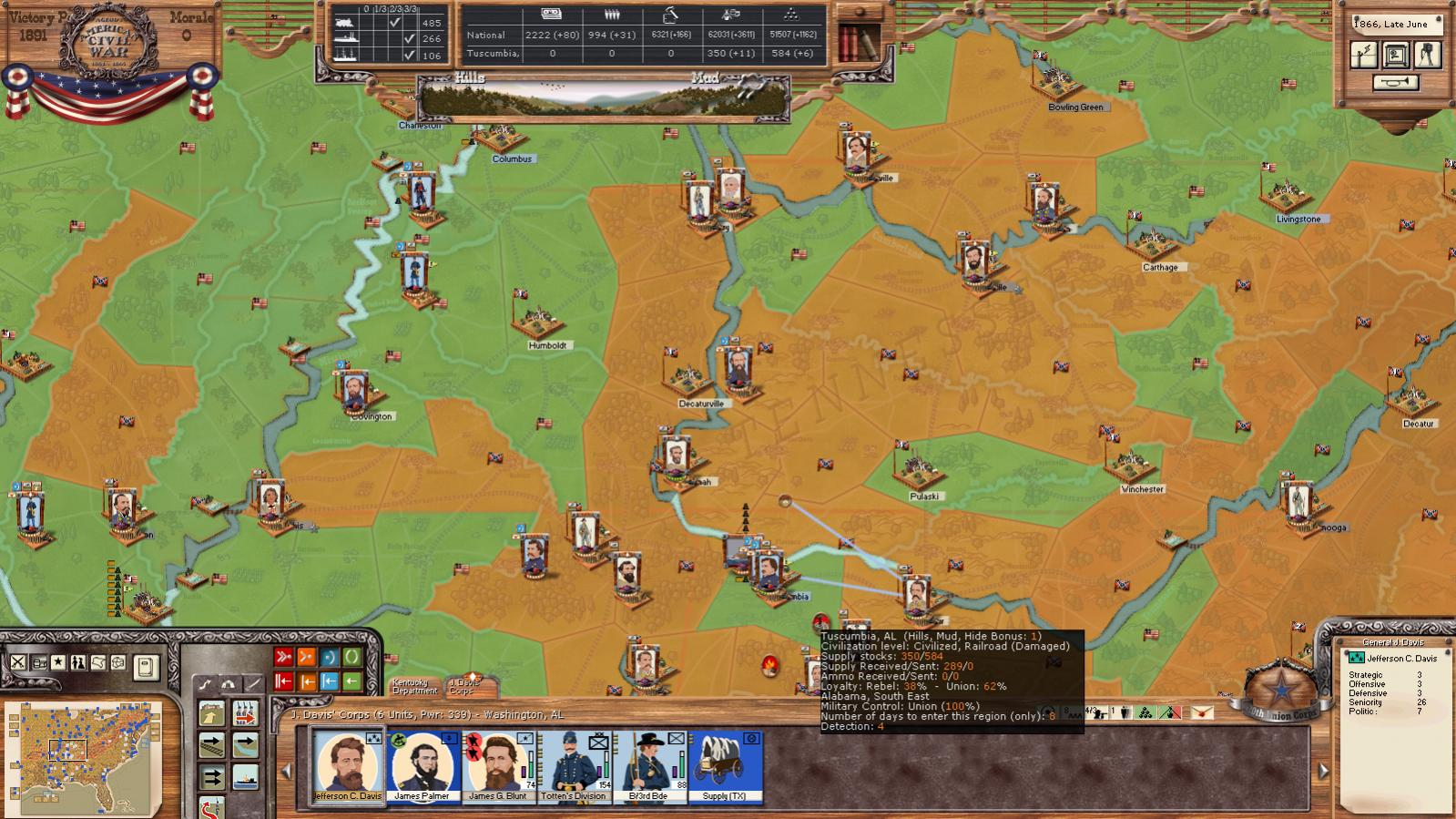Screen dimensions: 1456x819
Task: Select Jefferson C. Davis unit card
Action: [x=347, y=763]
